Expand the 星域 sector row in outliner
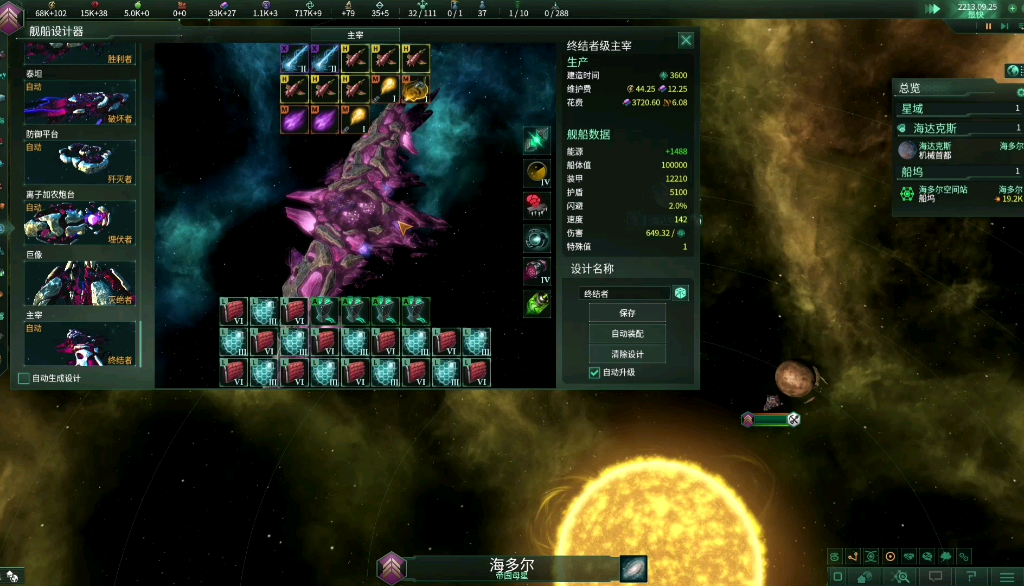Viewport: 1024px width, 586px height. pos(958,108)
